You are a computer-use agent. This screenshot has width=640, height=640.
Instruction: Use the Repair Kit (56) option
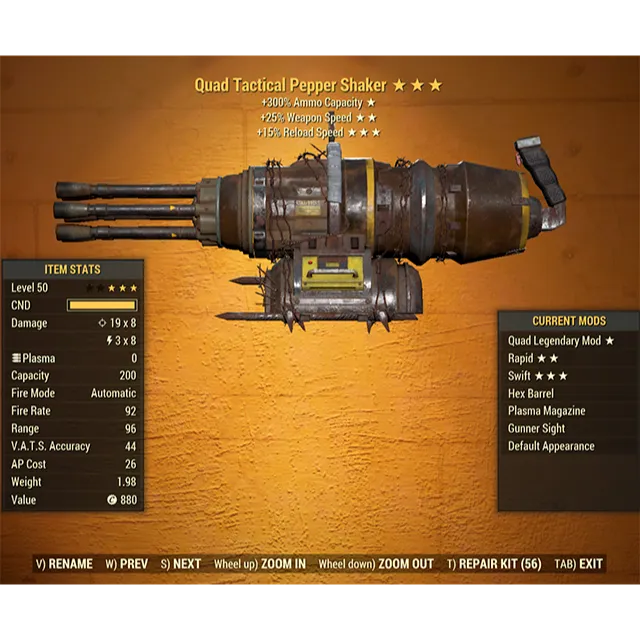click(x=494, y=564)
